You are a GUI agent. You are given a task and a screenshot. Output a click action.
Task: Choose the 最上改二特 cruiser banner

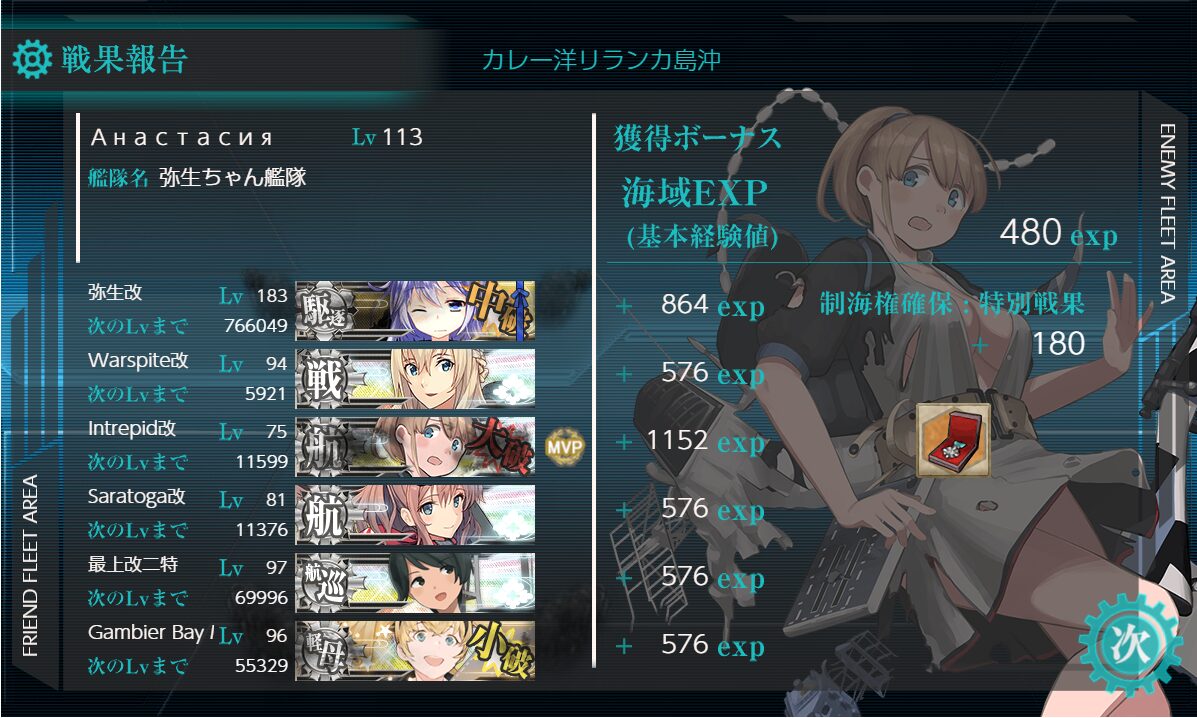click(x=415, y=582)
